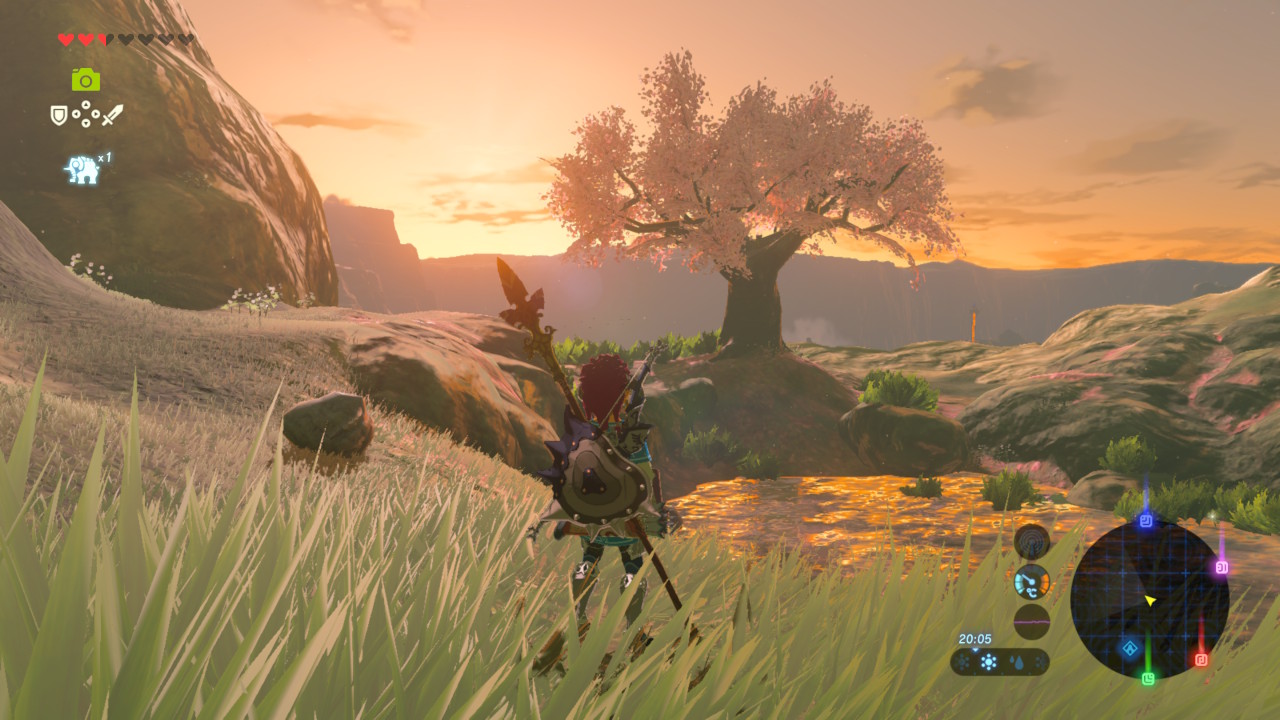Click the sunny weather forecast icon

click(x=989, y=662)
